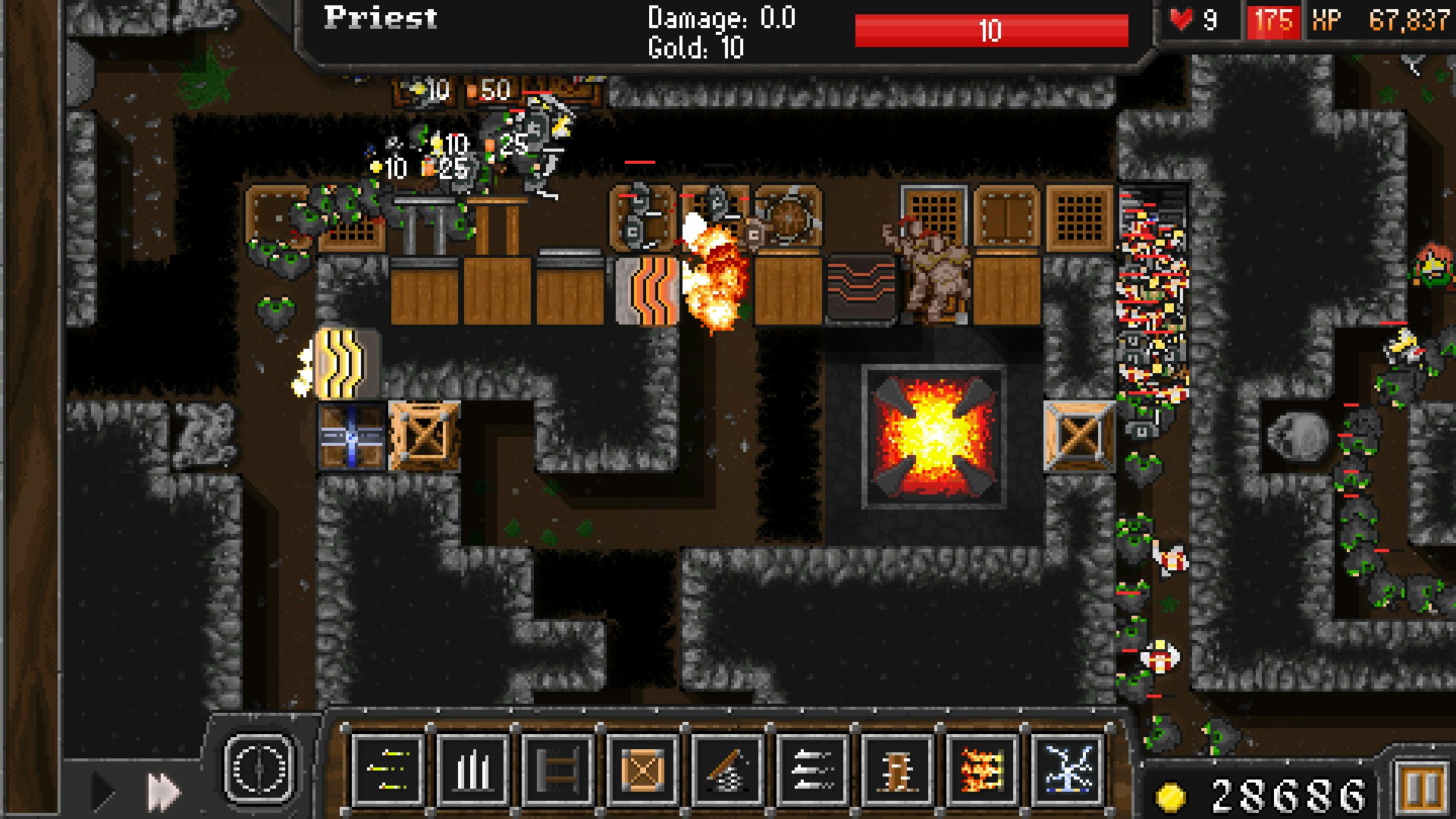Select the ladder barricade trap icon

point(557,768)
